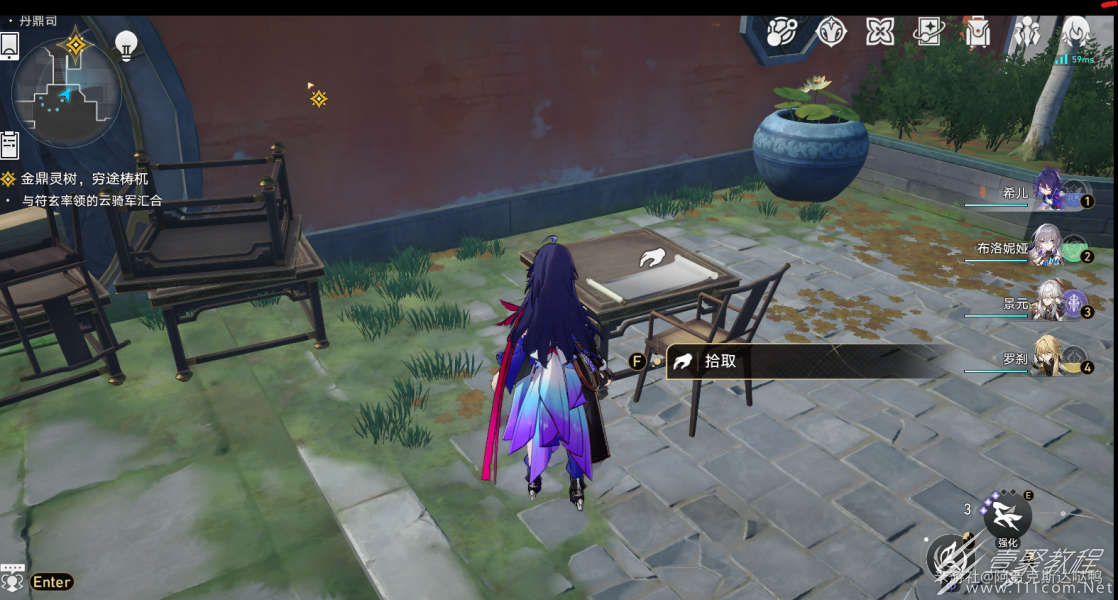This screenshot has width=1118, height=600.
Task: Click the lightbulb hint icon
Action: (x=126, y=45)
